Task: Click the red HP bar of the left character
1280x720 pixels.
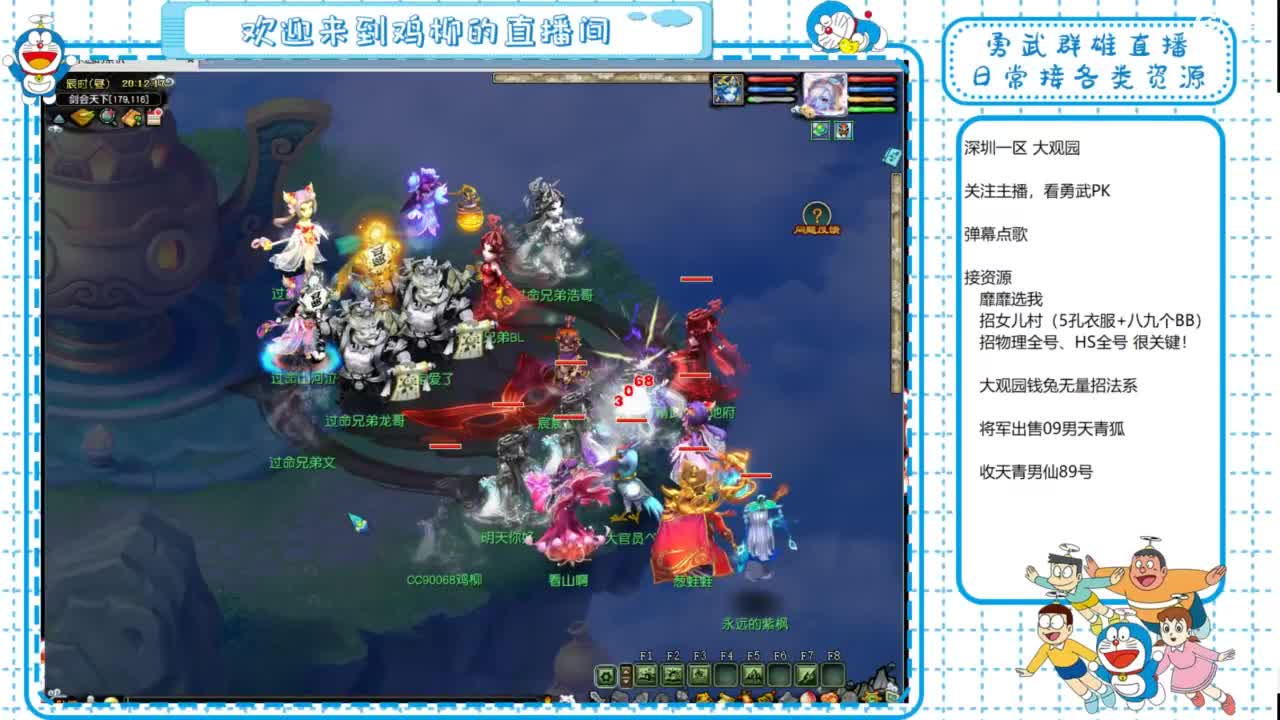Action: tap(772, 79)
